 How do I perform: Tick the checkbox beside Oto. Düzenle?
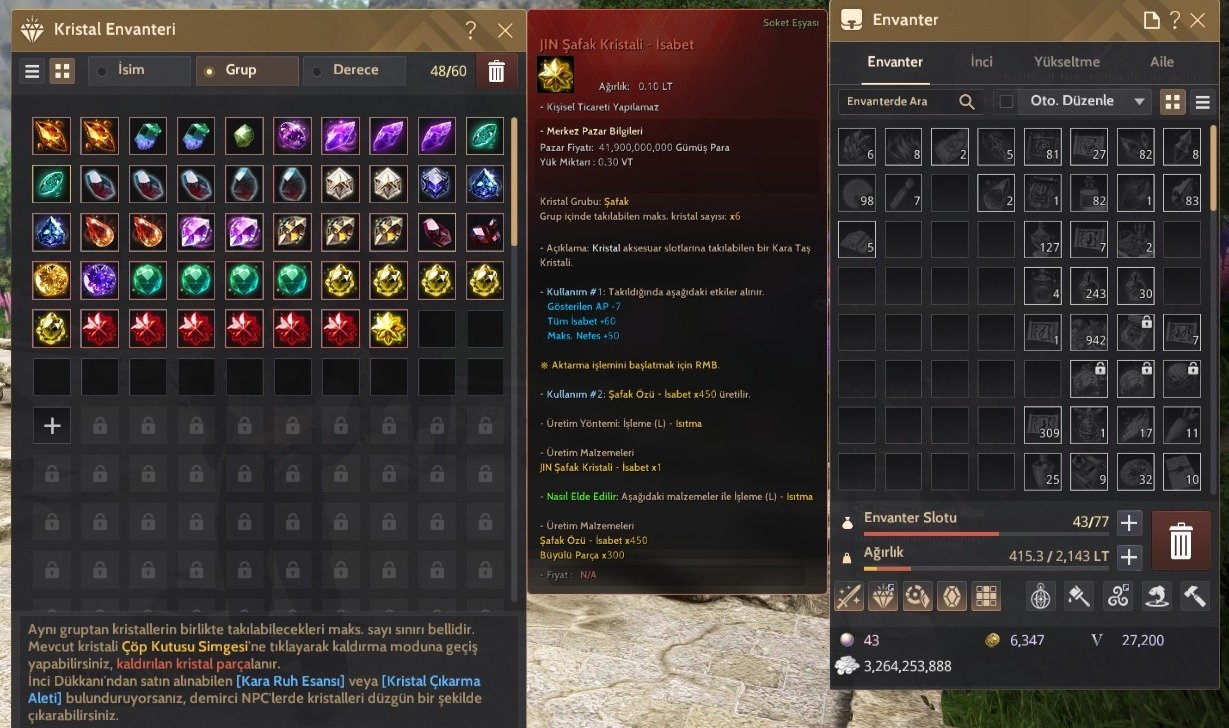tap(1006, 101)
